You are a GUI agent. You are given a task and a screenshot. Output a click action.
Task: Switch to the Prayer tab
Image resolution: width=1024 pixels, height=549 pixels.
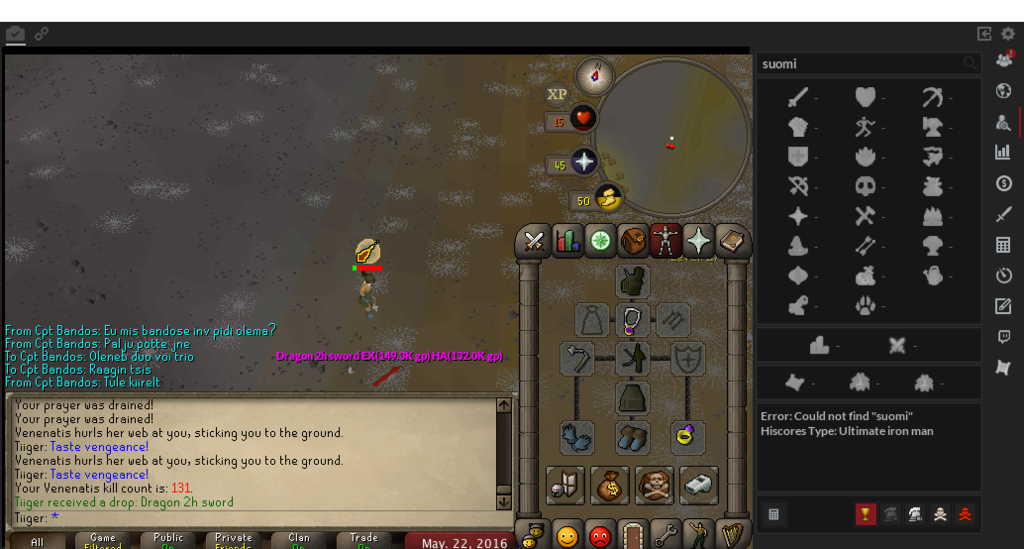pos(698,241)
